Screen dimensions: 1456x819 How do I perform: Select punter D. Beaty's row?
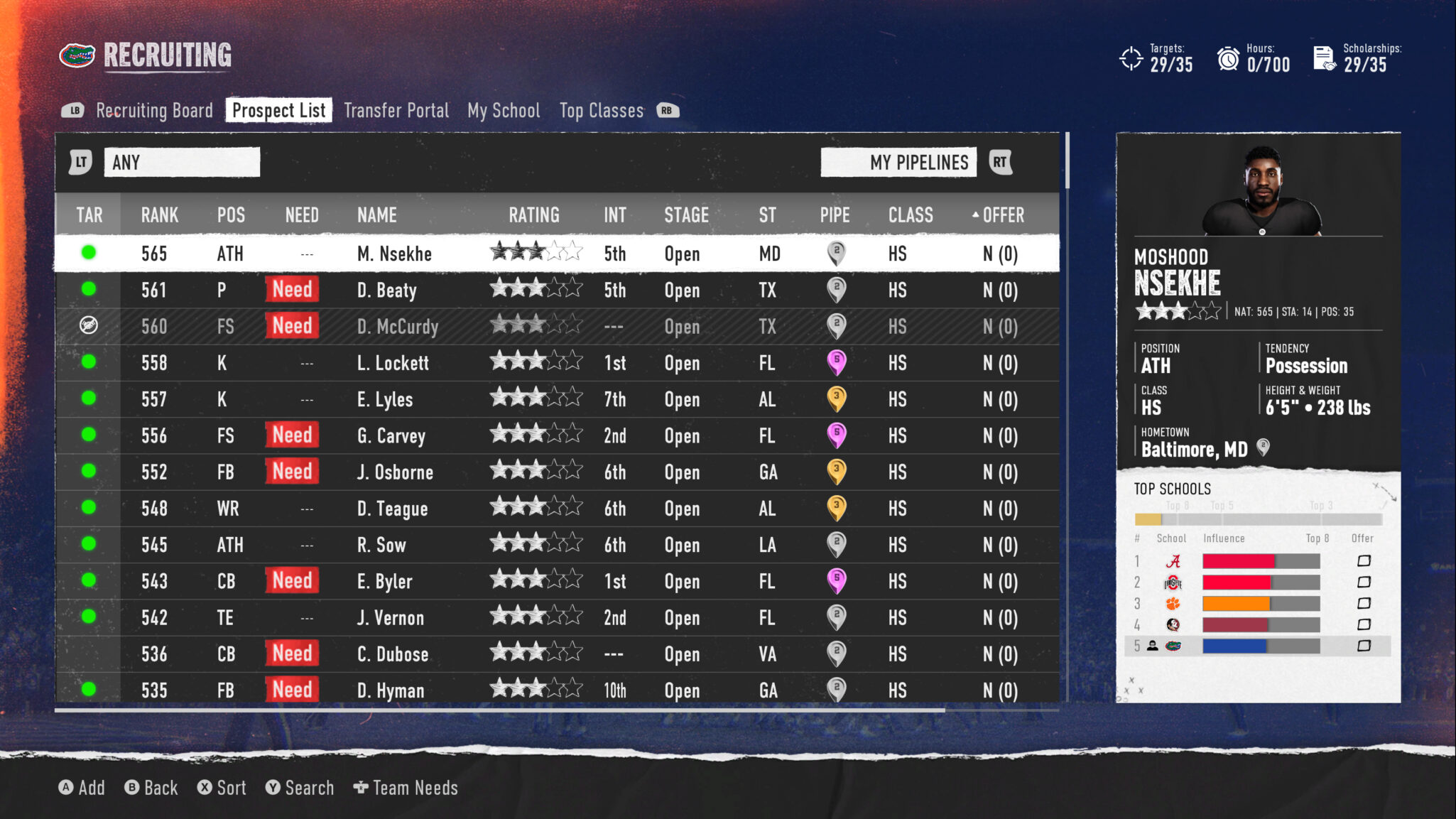point(387,291)
